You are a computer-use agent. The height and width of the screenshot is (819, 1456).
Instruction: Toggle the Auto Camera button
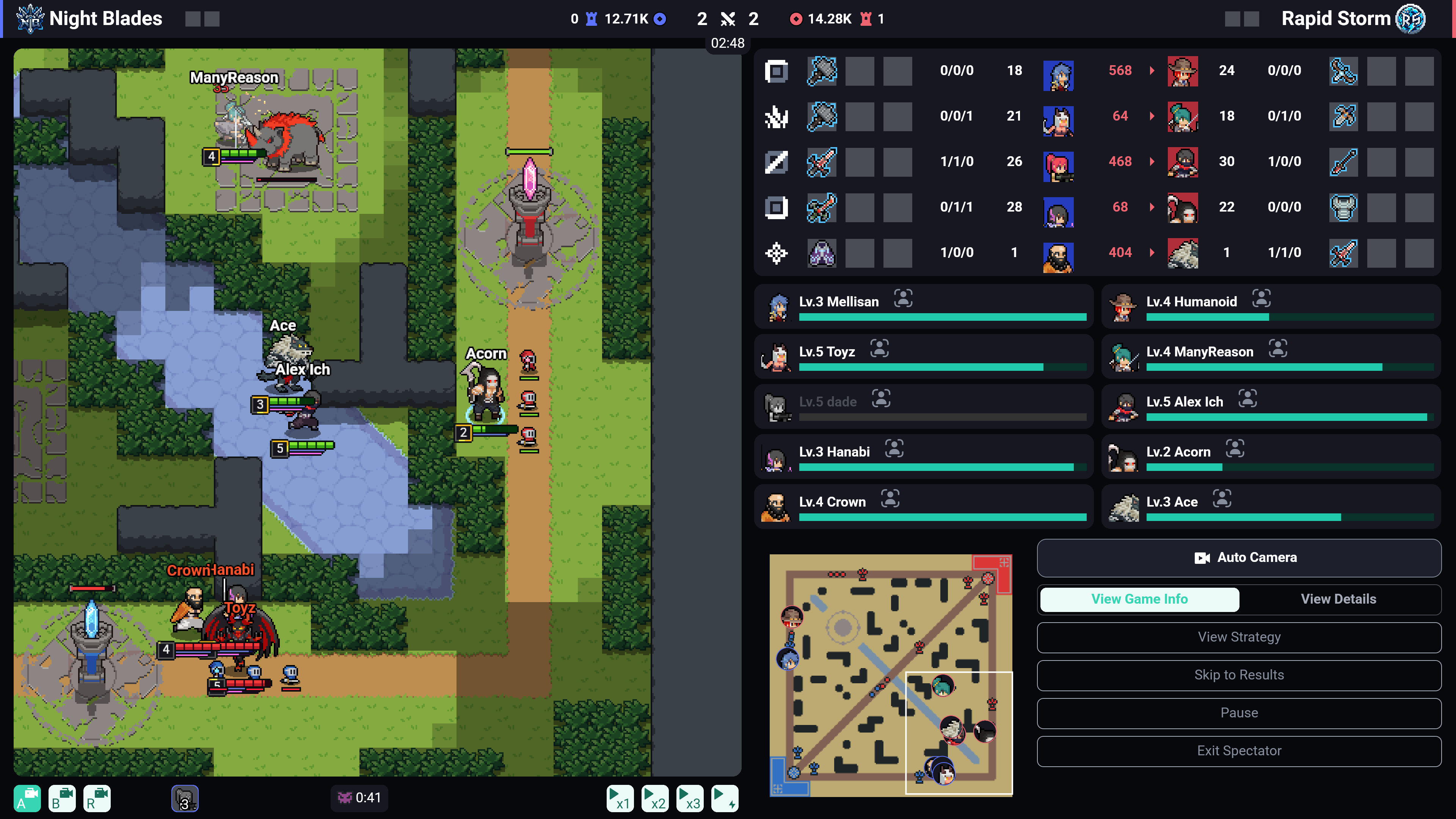[1238, 558]
